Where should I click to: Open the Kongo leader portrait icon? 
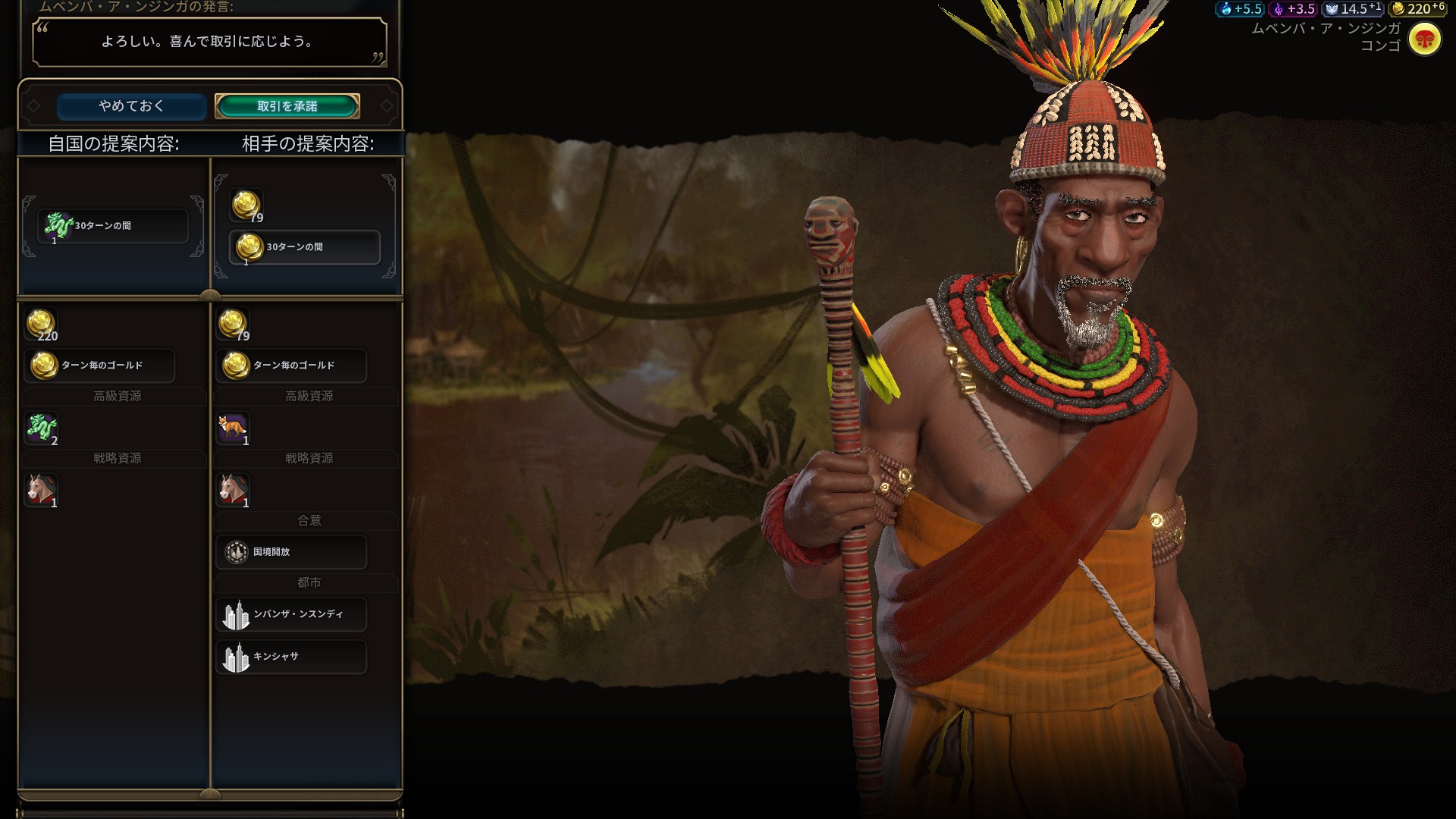[x=1424, y=39]
